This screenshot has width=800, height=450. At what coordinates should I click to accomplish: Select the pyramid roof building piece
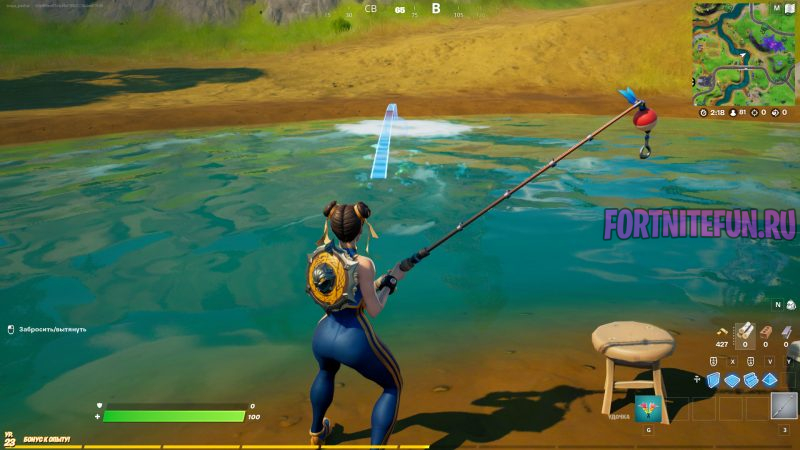(x=769, y=380)
